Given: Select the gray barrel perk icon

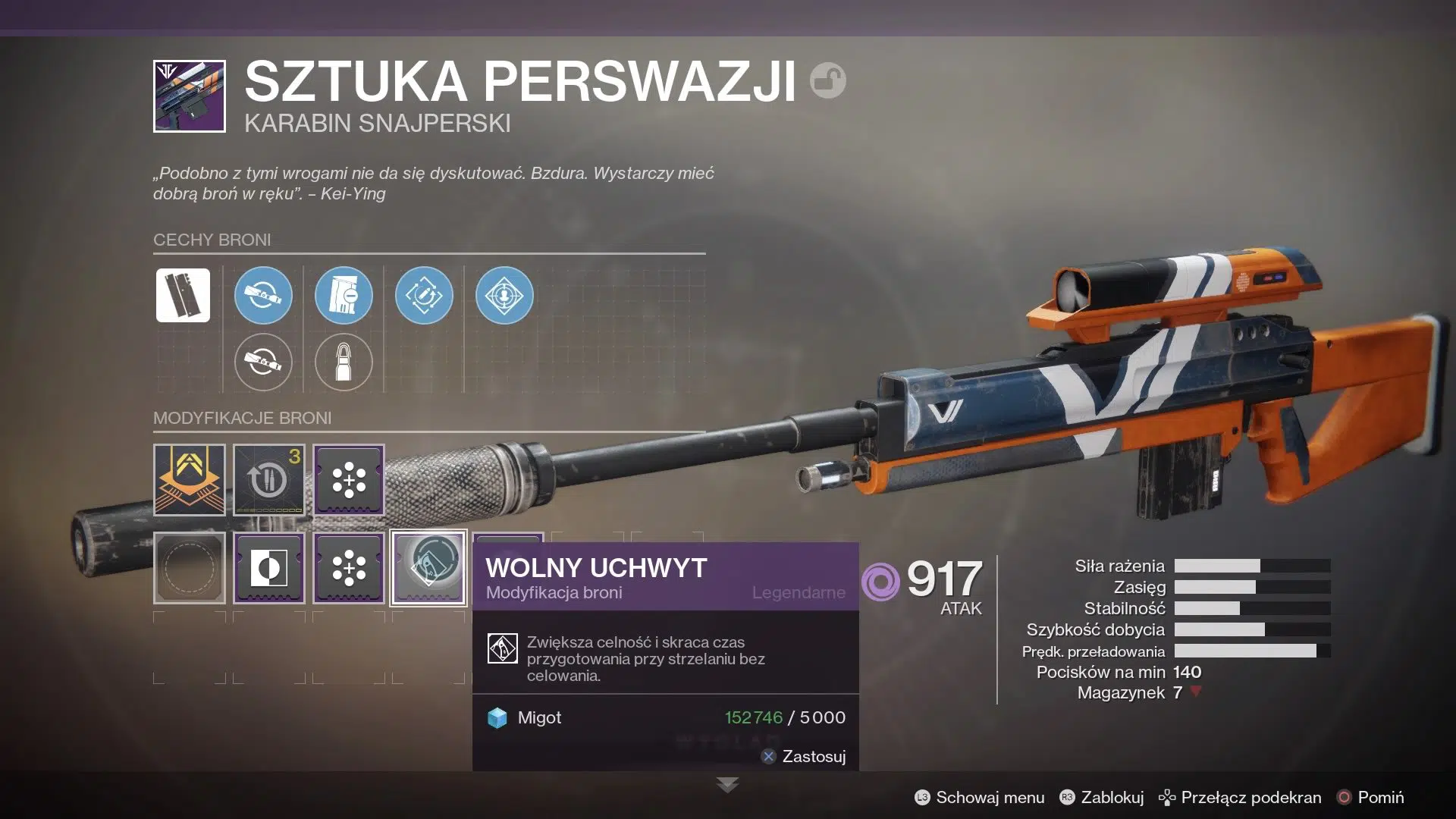Looking at the screenshot, I should (263, 362).
